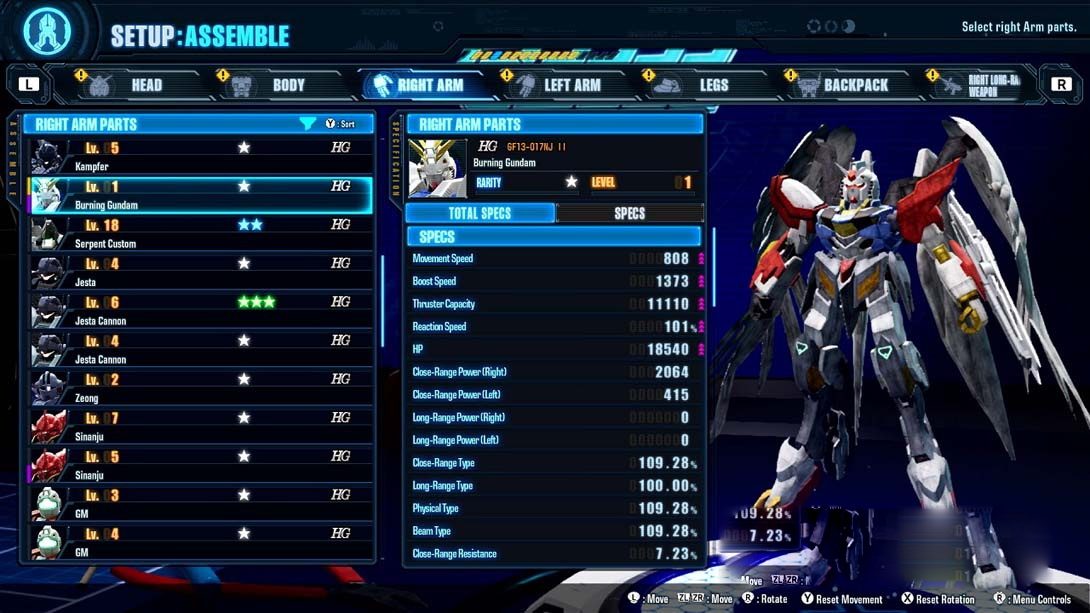Screen dimensions: 1090x613
Task: Choose the Jesta right arm part
Action: (x=200, y=272)
